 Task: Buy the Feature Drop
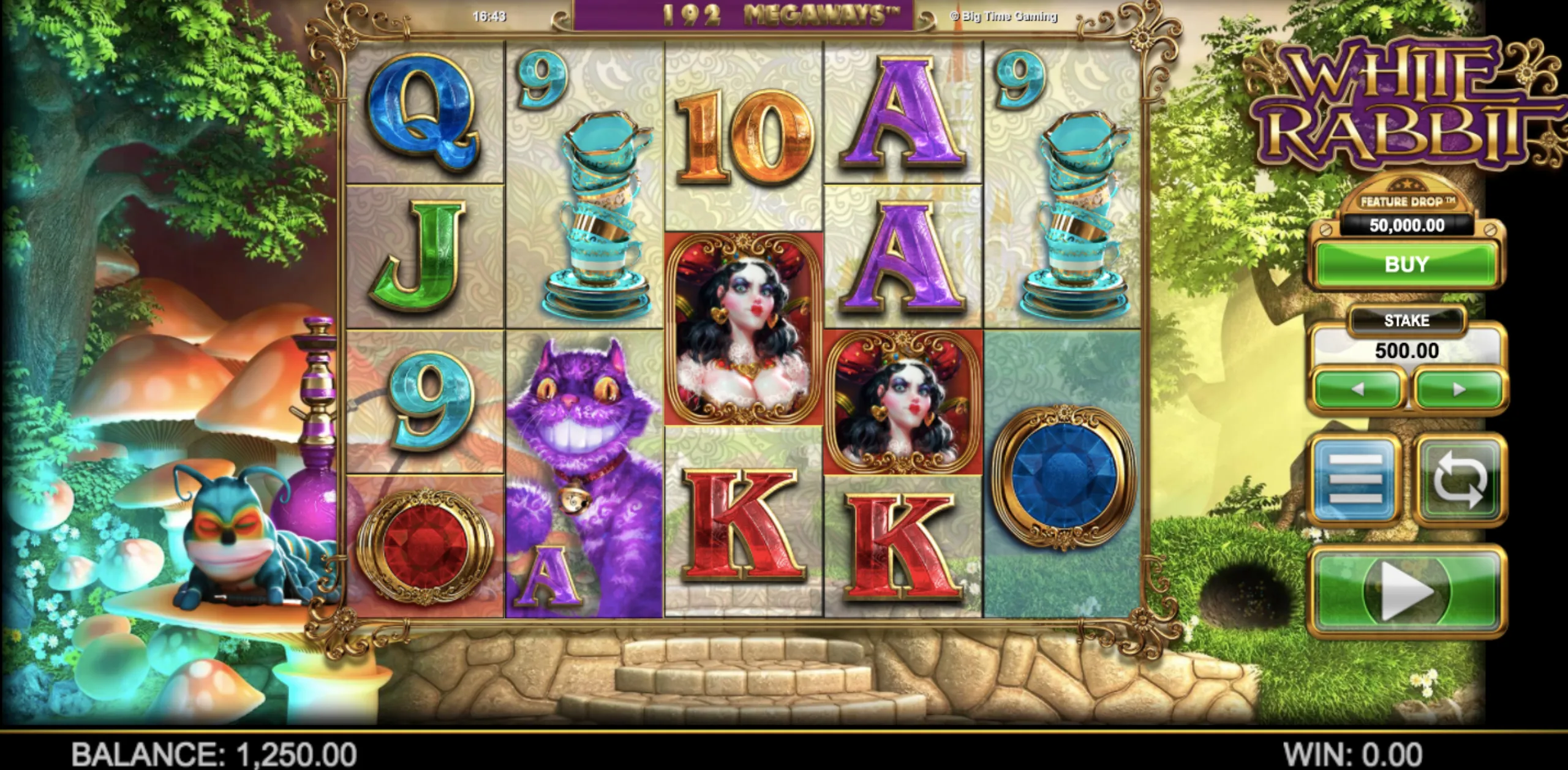[1406, 265]
